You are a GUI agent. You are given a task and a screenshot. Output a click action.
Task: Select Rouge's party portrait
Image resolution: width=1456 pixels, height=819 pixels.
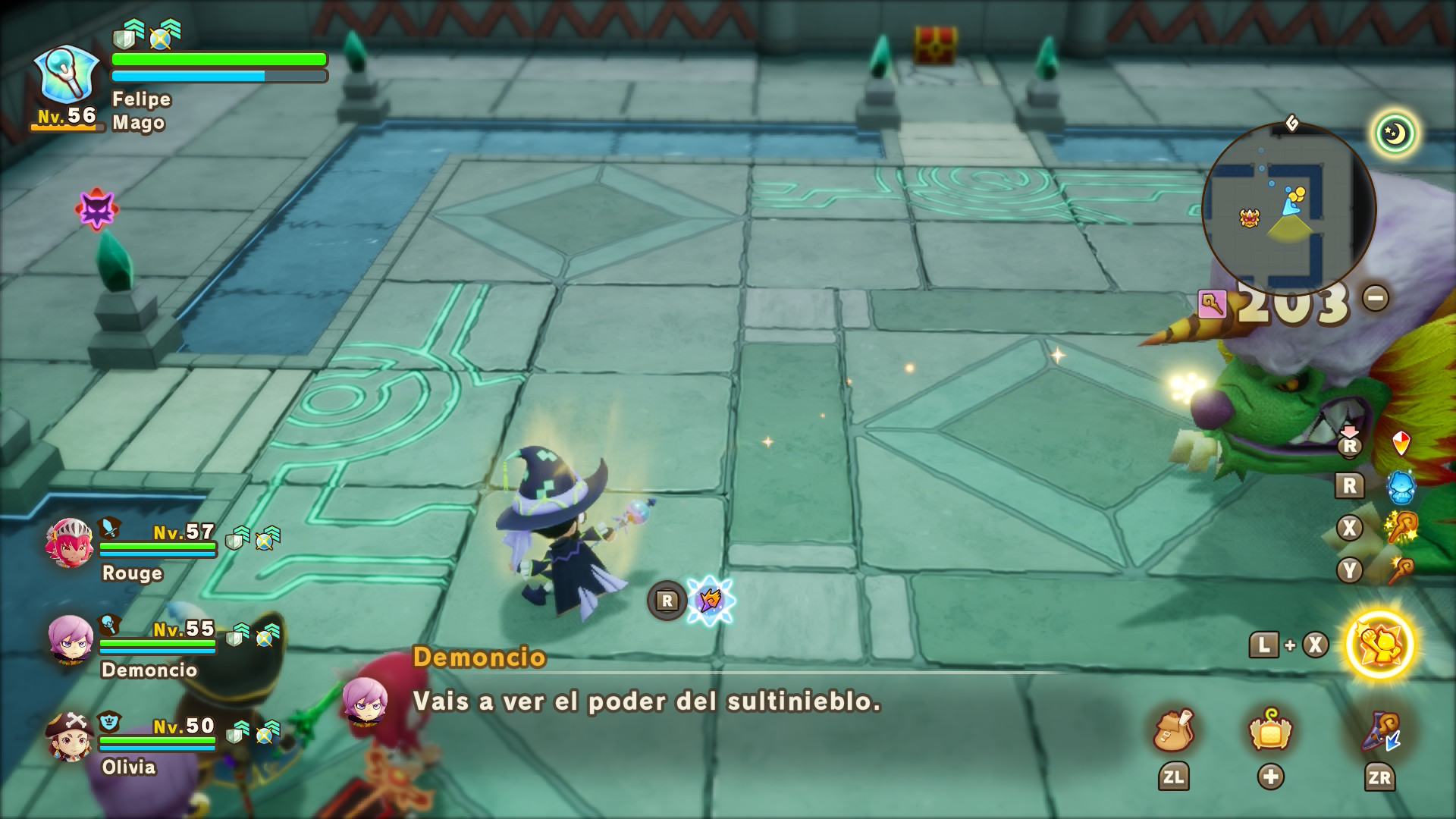pos(70,543)
